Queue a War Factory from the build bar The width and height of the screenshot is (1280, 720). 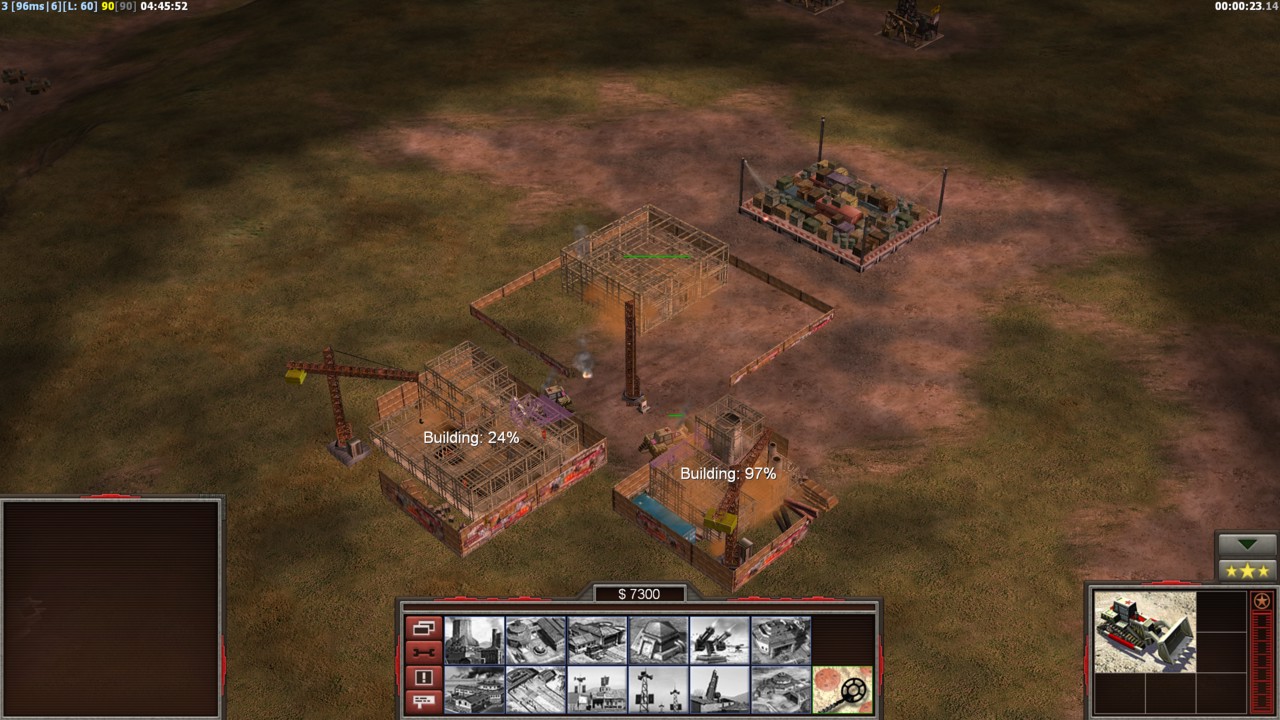[x=781, y=640]
